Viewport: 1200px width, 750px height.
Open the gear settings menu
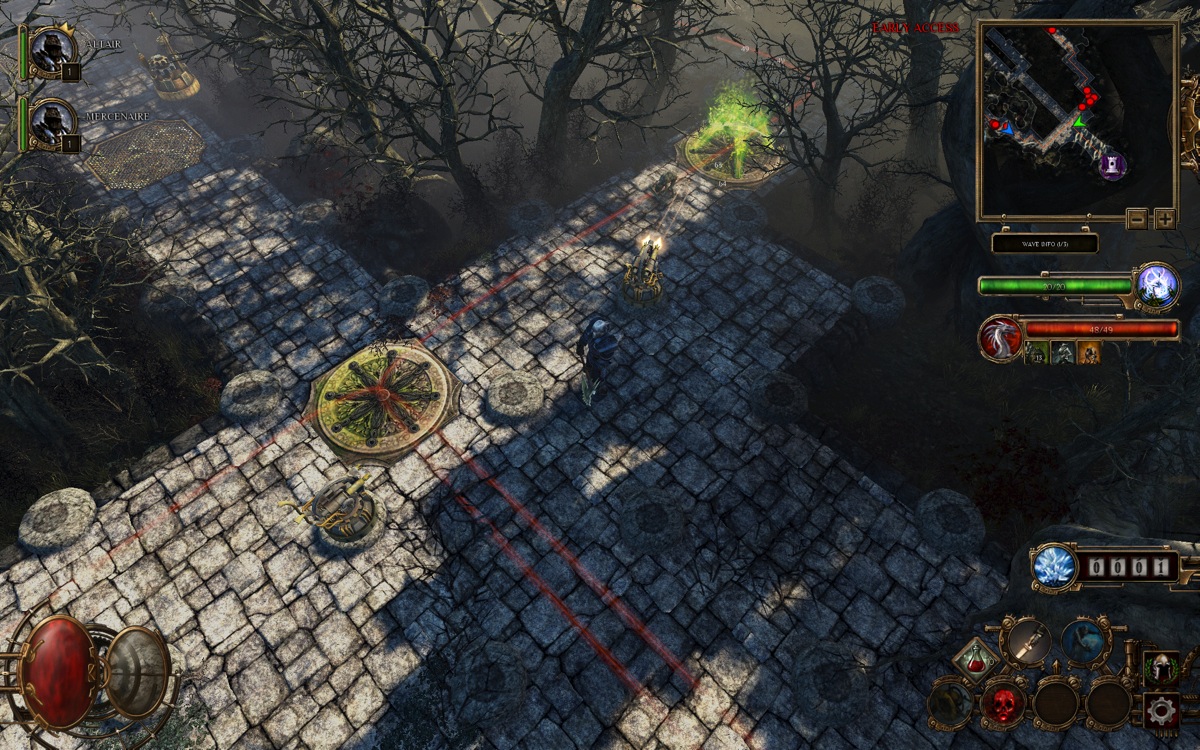coord(1161,711)
